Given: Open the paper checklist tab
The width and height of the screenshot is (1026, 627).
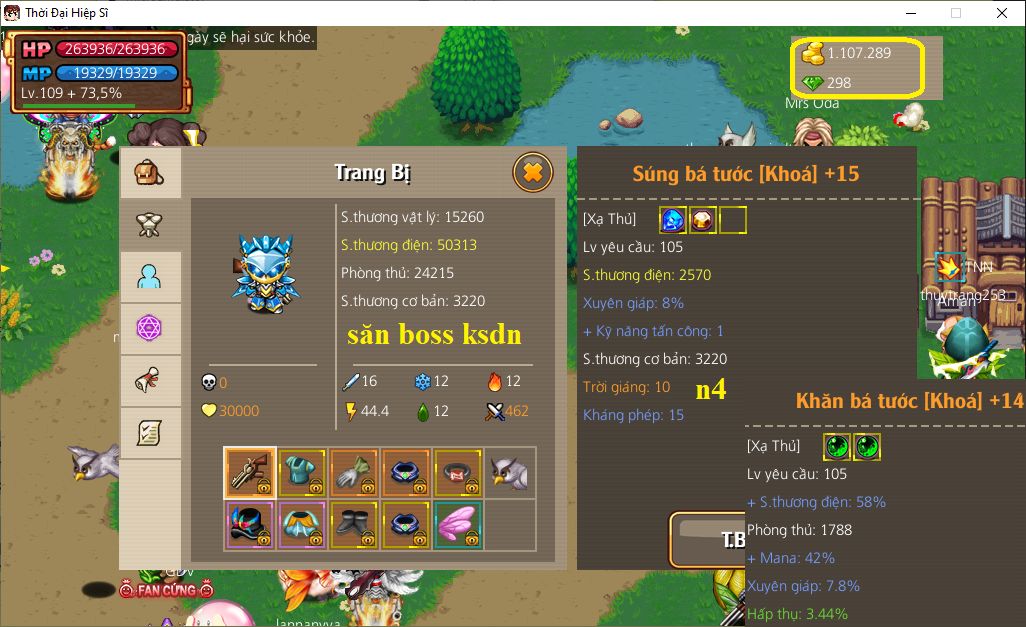Looking at the screenshot, I should [x=150, y=433].
